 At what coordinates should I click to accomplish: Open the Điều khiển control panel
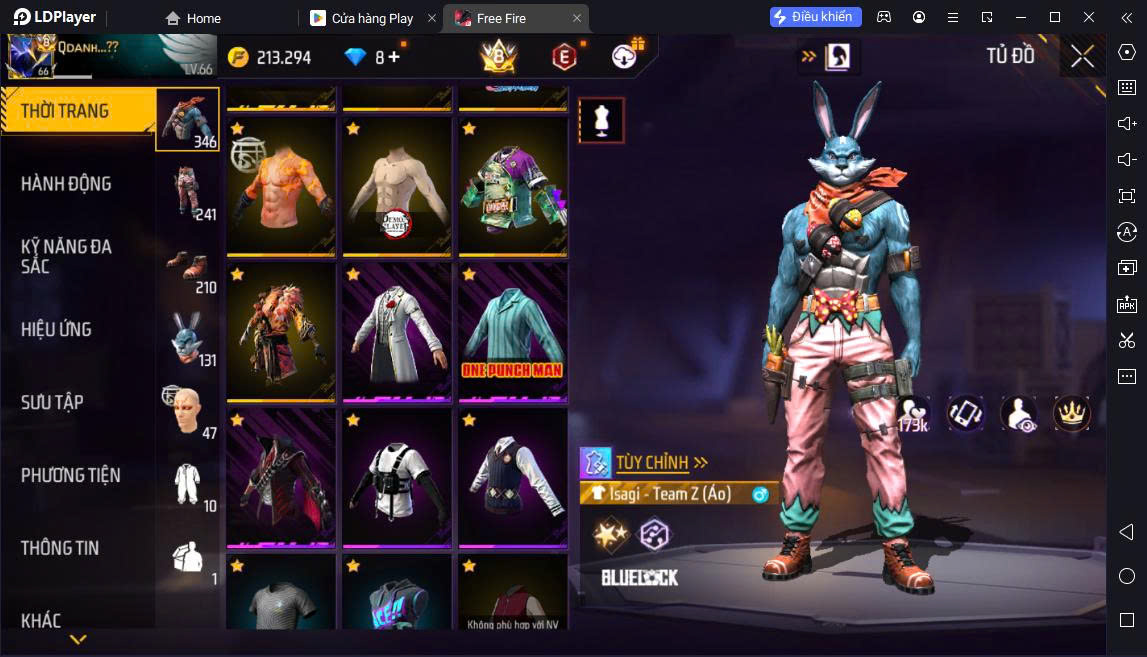point(811,17)
